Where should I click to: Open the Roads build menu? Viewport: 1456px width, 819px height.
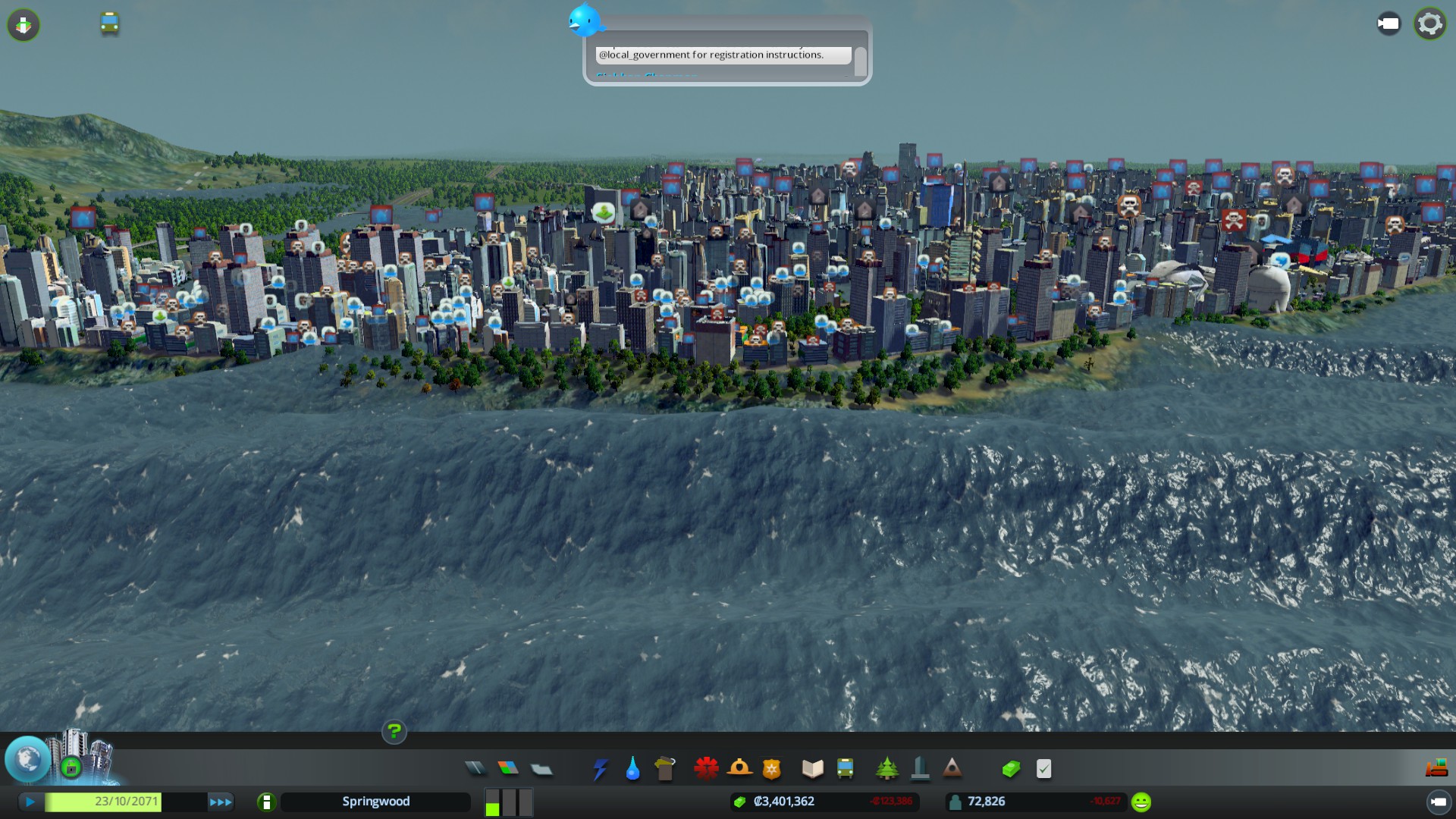[475, 769]
